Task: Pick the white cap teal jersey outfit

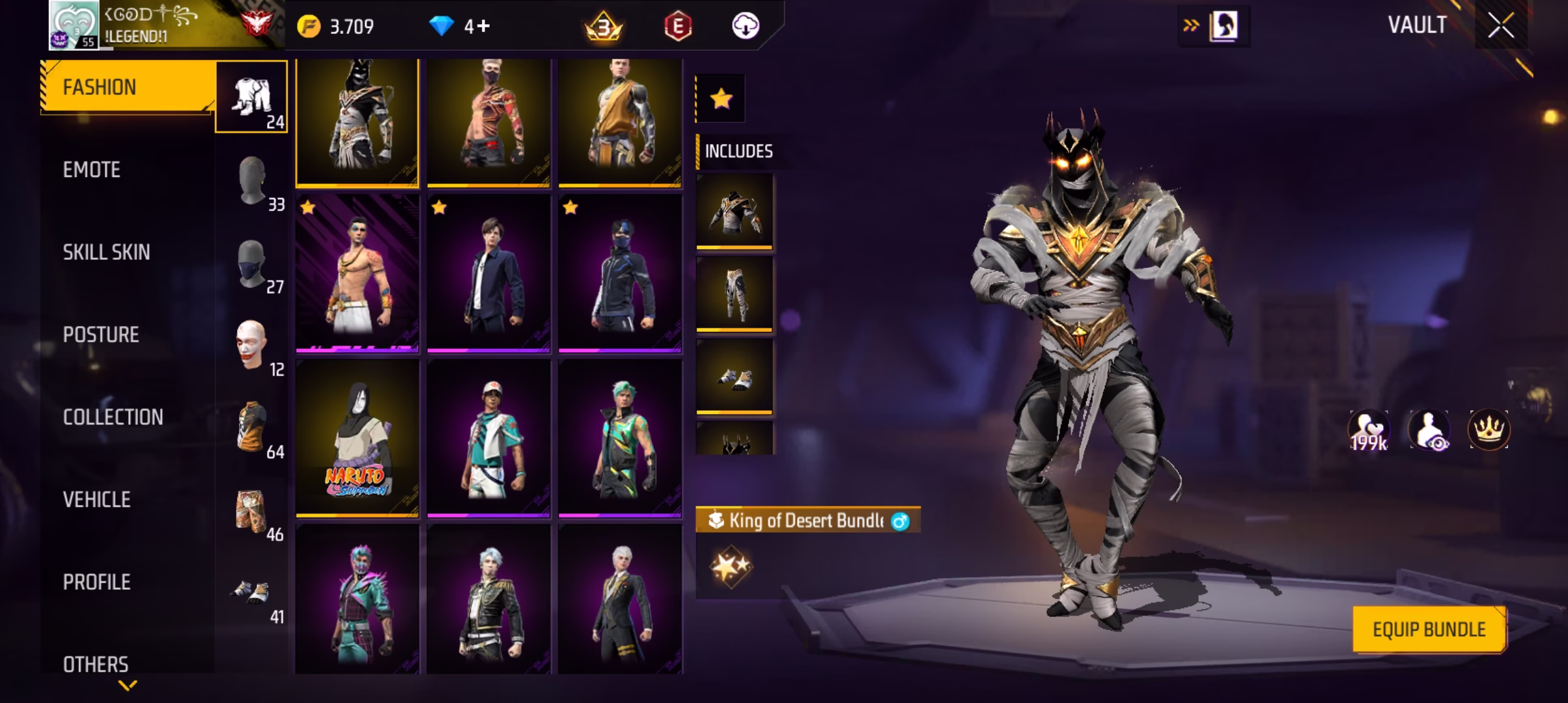Action: (x=488, y=438)
